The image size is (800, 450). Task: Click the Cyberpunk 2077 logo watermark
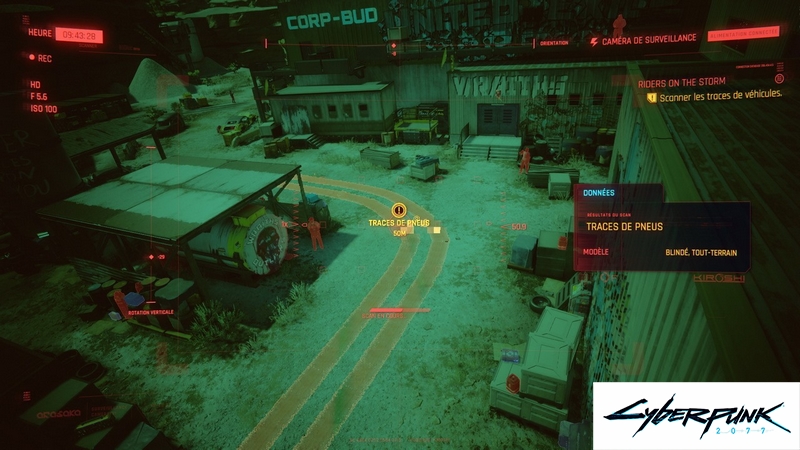click(696, 415)
